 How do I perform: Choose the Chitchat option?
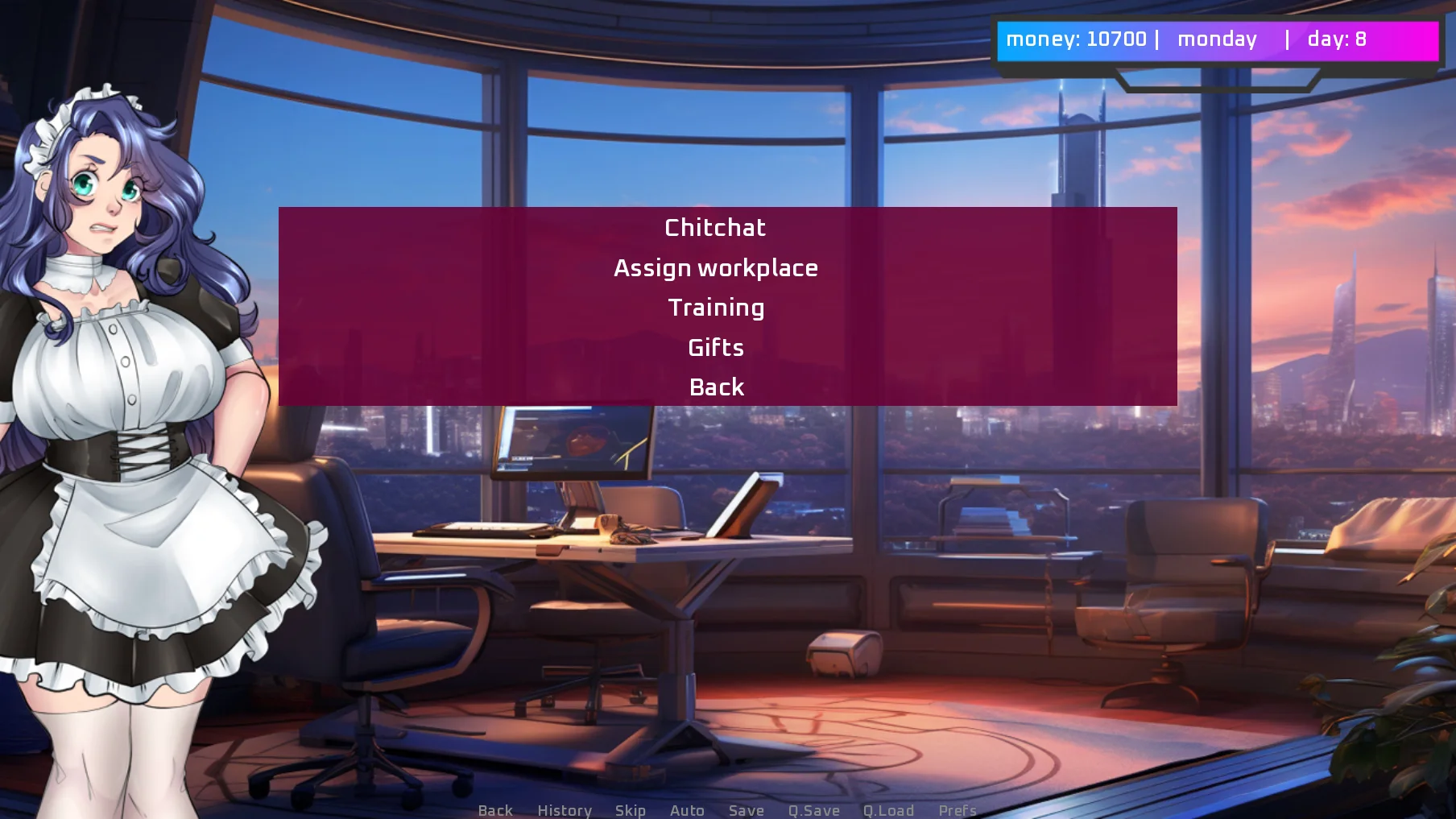click(x=715, y=228)
